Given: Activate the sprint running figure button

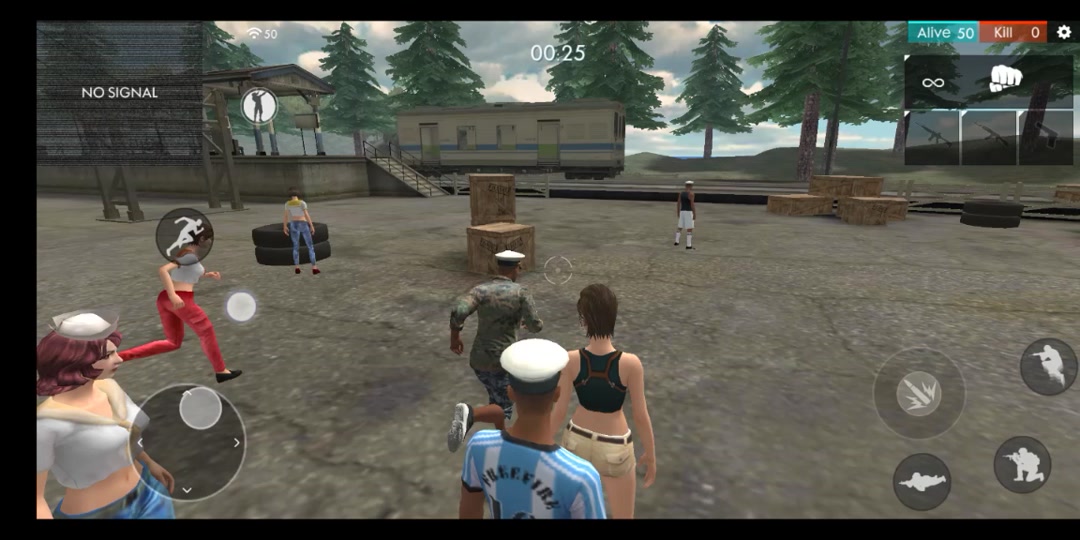Looking at the screenshot, I should click(184, 236).
